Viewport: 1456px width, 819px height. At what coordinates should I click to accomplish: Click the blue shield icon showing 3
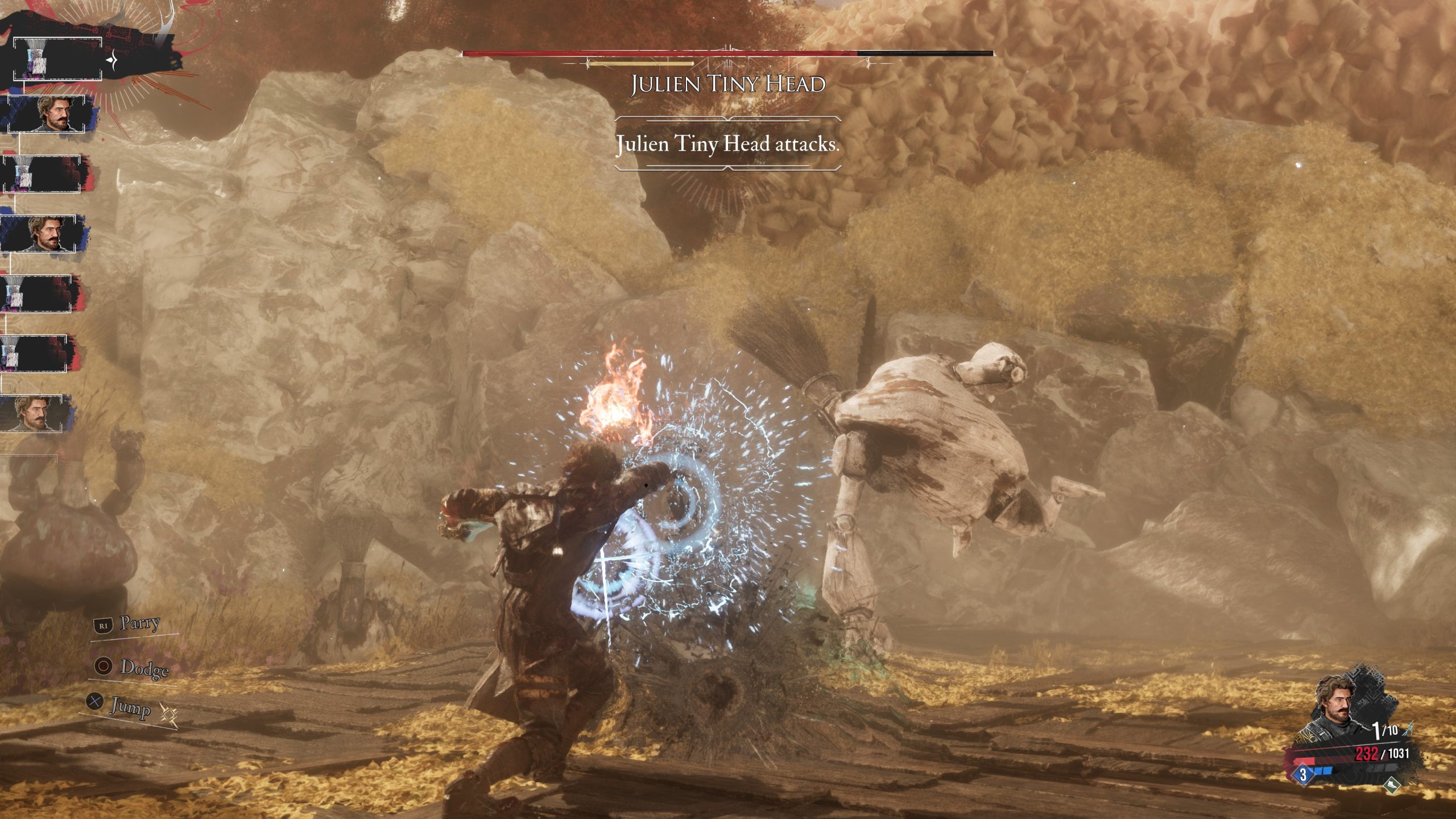coord(1303,773)
